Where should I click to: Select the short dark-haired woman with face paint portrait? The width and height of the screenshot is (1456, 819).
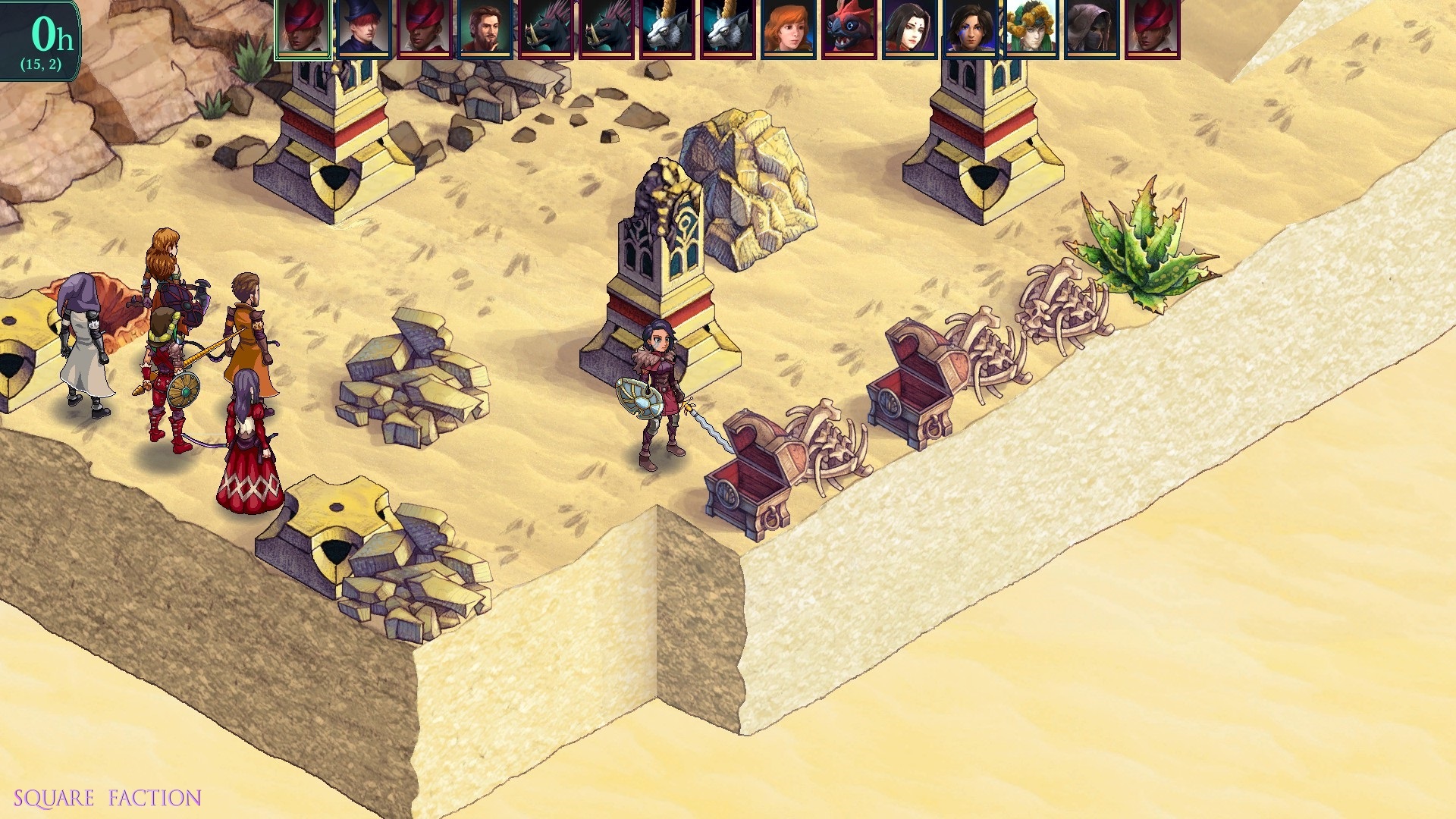pyautogui.click(x=971, y=28)
